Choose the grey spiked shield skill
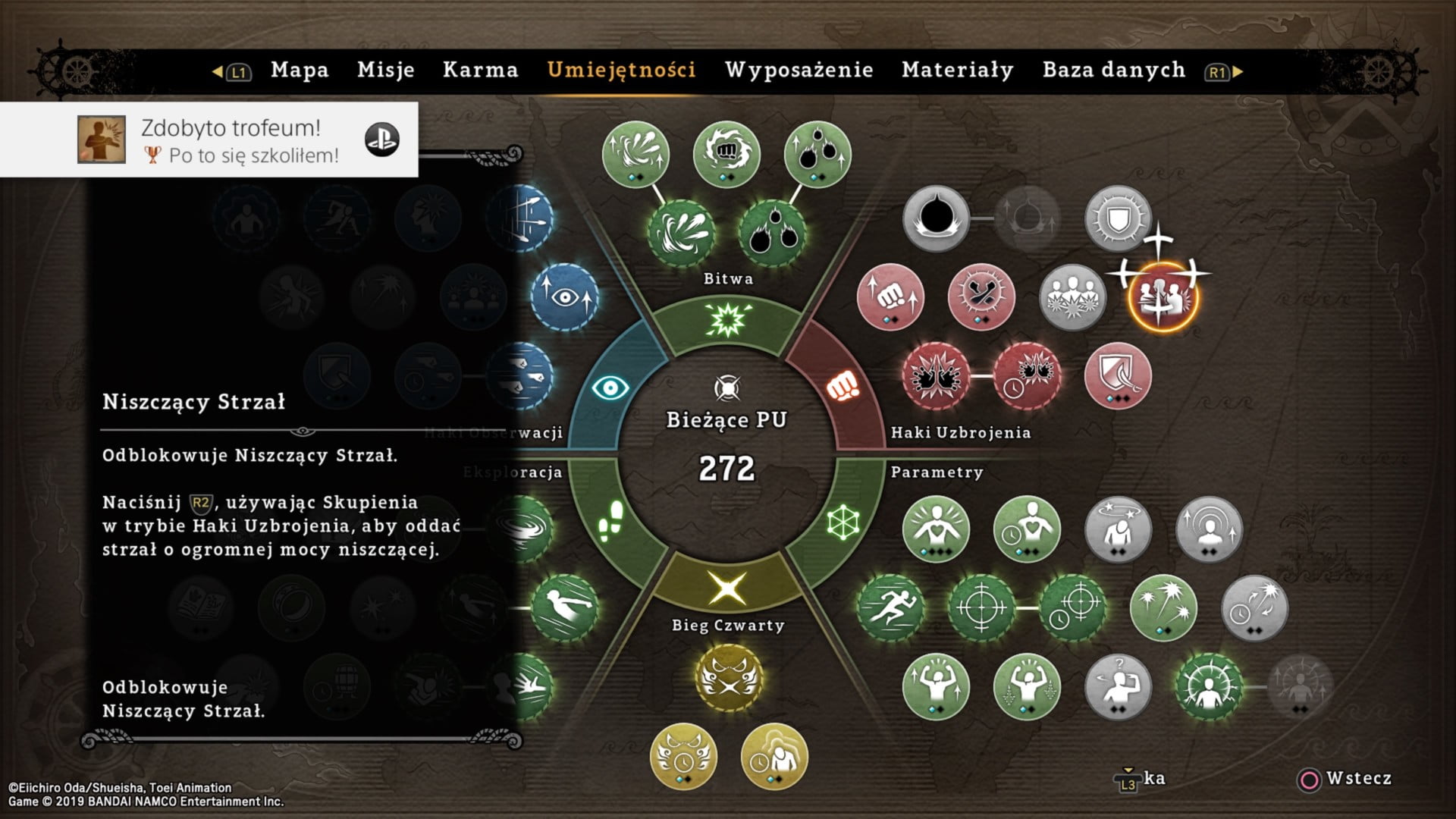The width and height of the screenshot is (1456, 819). [x=1118, y=218]
